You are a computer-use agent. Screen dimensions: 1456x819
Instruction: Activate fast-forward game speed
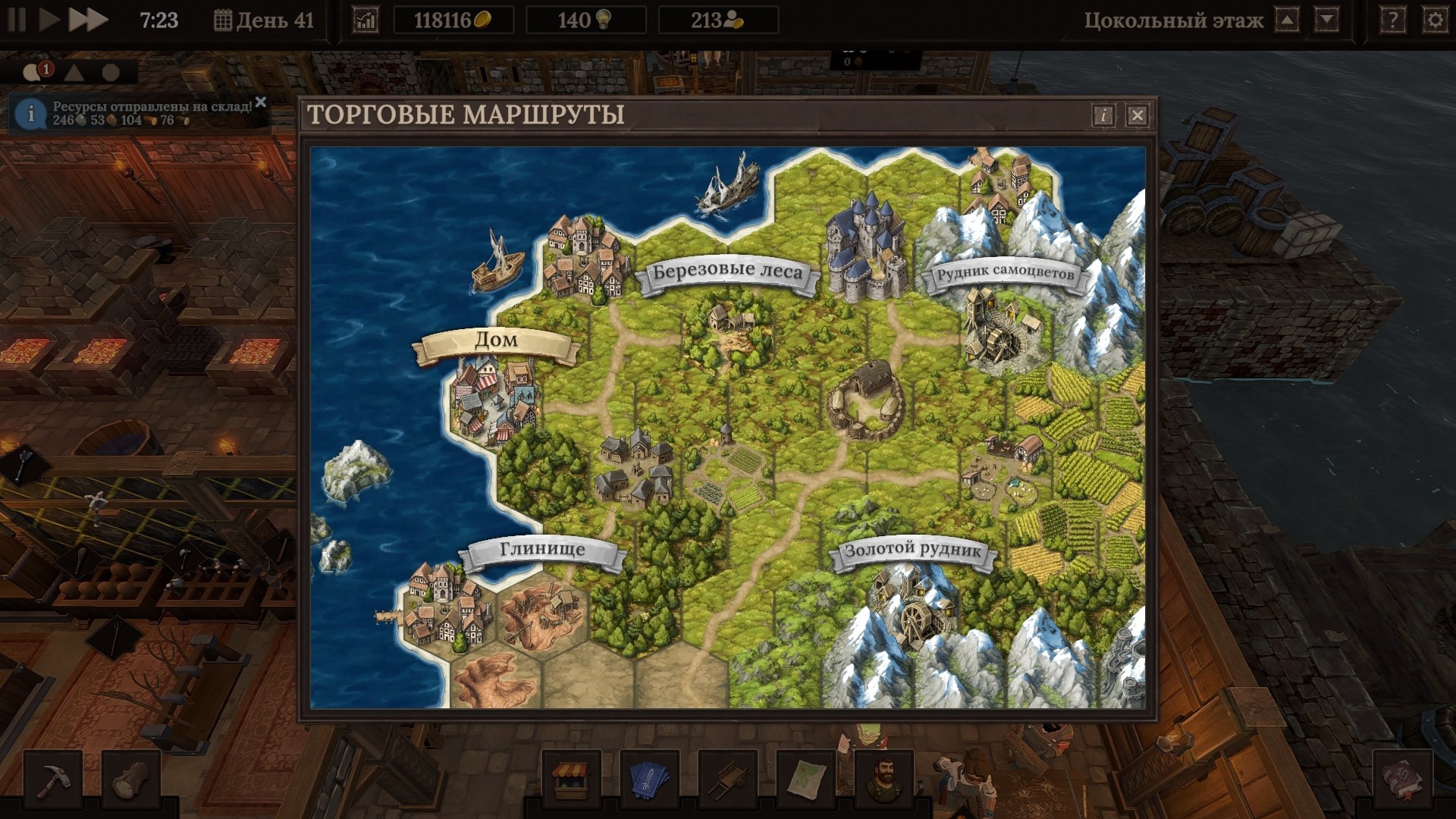(x=87, y=20)
